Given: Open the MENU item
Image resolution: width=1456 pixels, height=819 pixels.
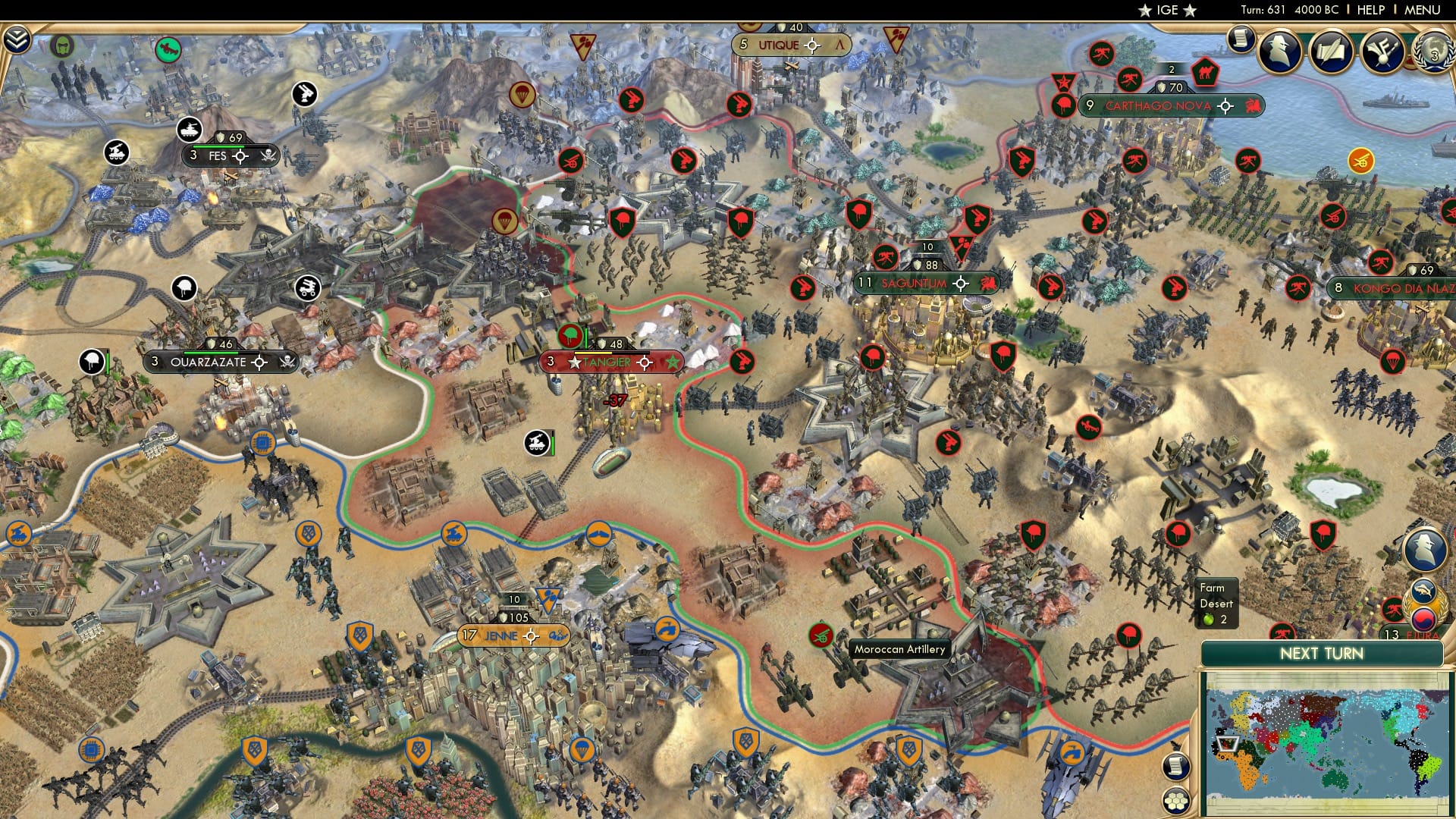Looking at the screenshot, I should (x=1423, y=10).
